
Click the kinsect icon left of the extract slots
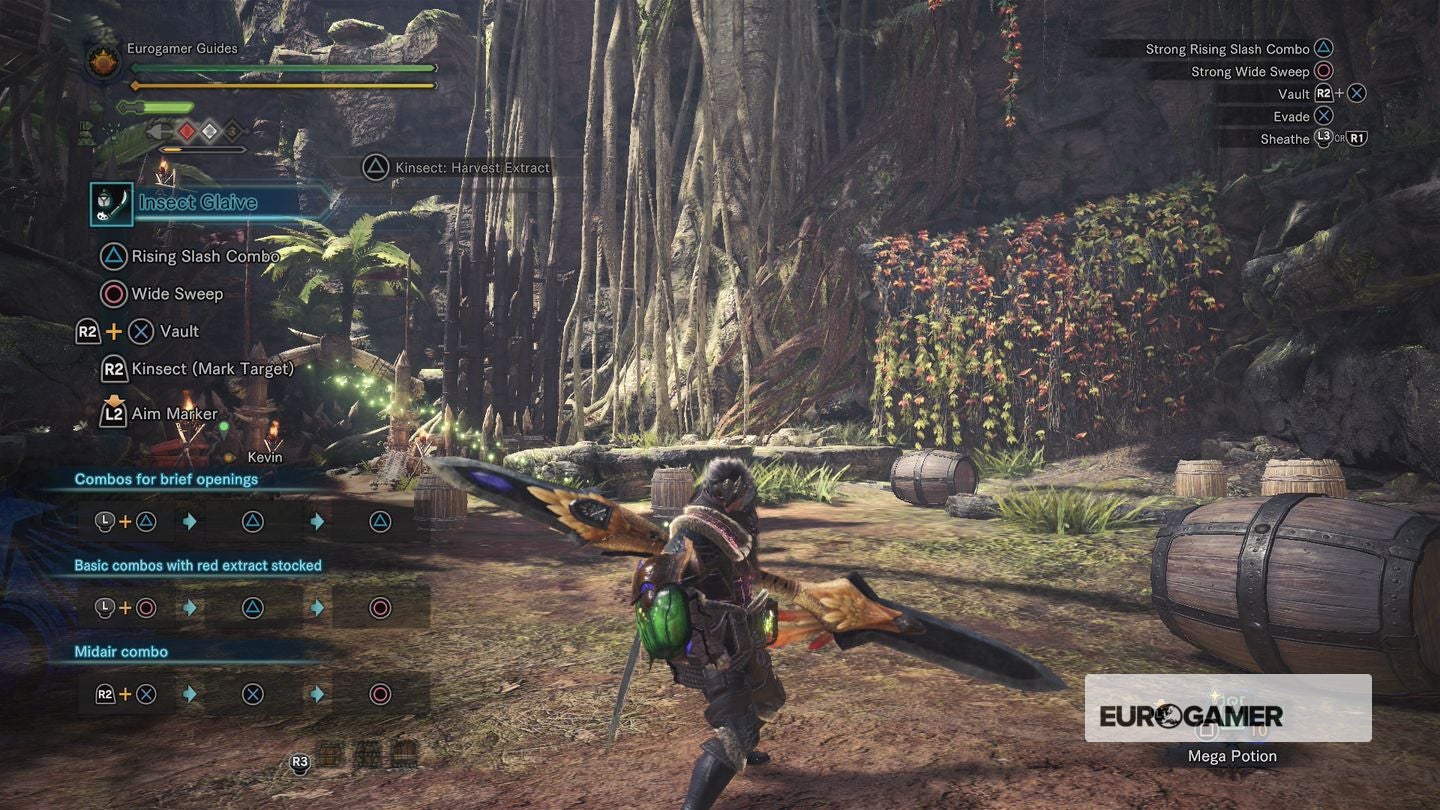click(x=160, y=132)
